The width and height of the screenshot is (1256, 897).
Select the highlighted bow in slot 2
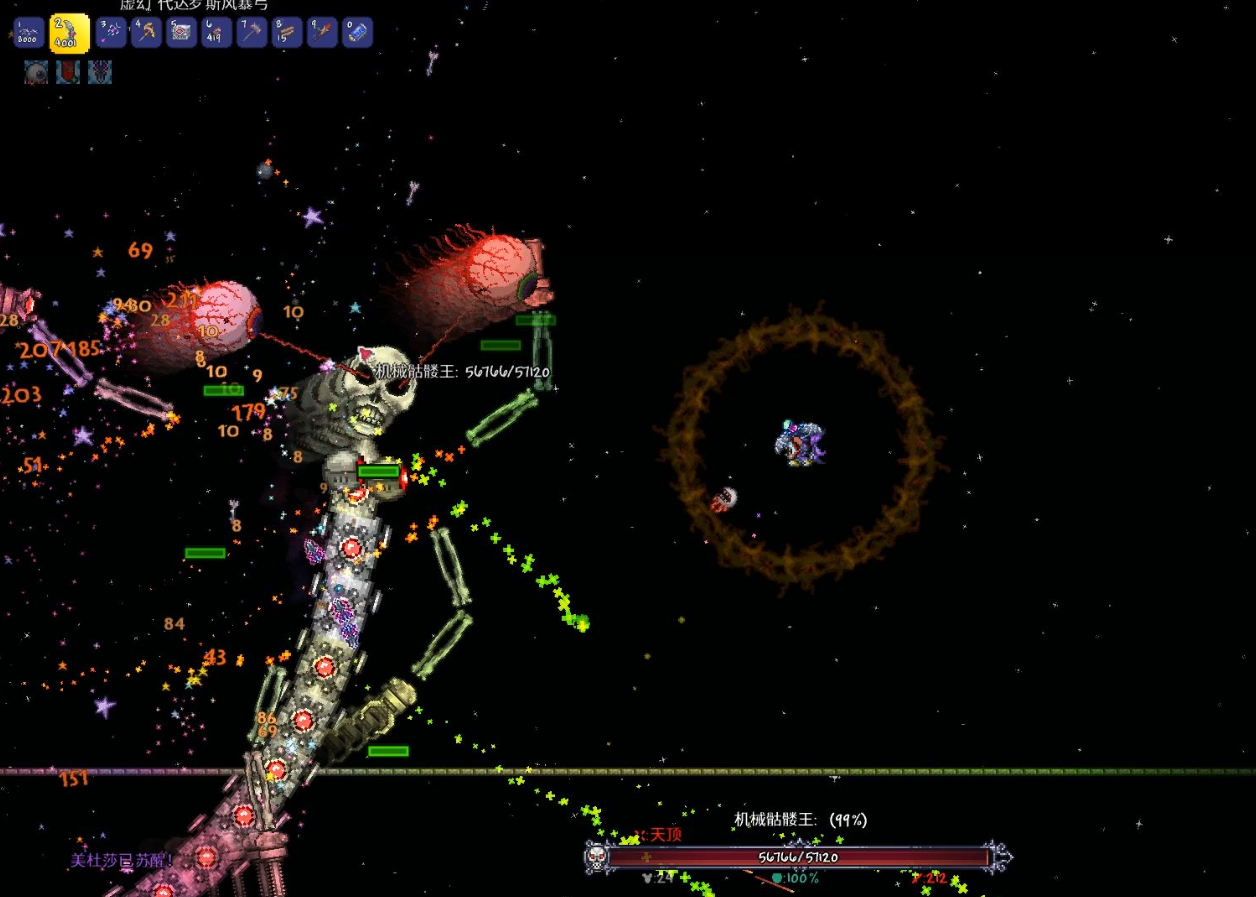click(x=70, y=34)
